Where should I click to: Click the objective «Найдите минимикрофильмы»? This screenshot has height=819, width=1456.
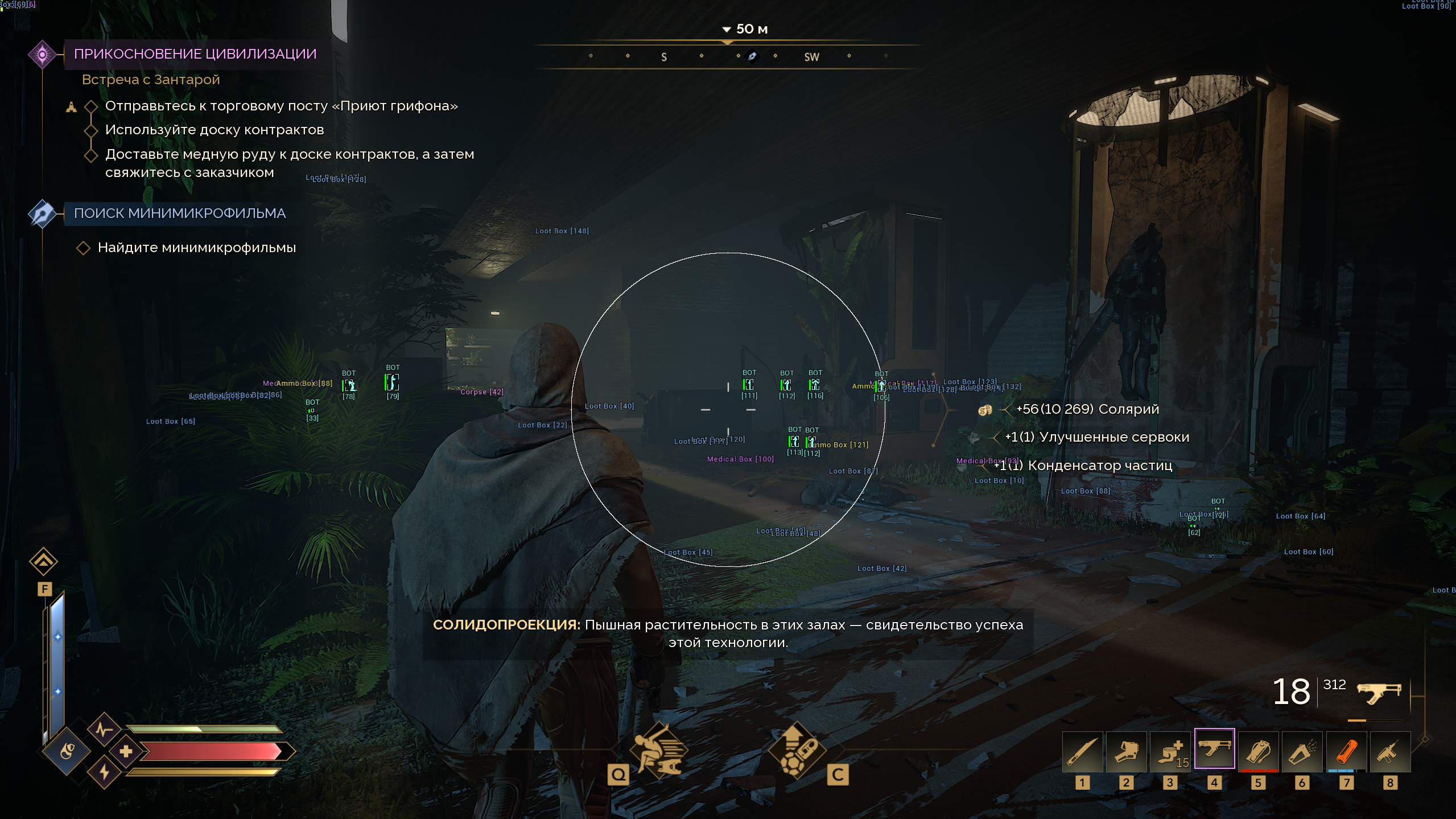click(196, 248)
